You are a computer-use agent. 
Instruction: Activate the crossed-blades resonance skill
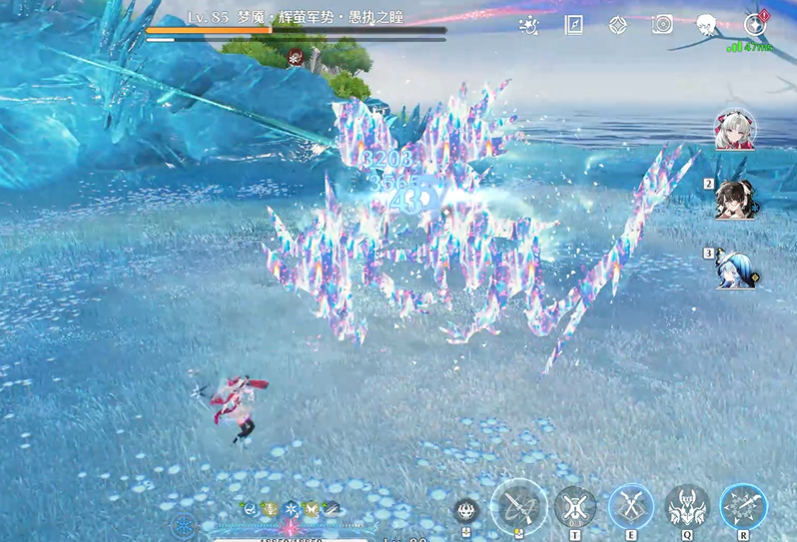[x=631, y=507]
